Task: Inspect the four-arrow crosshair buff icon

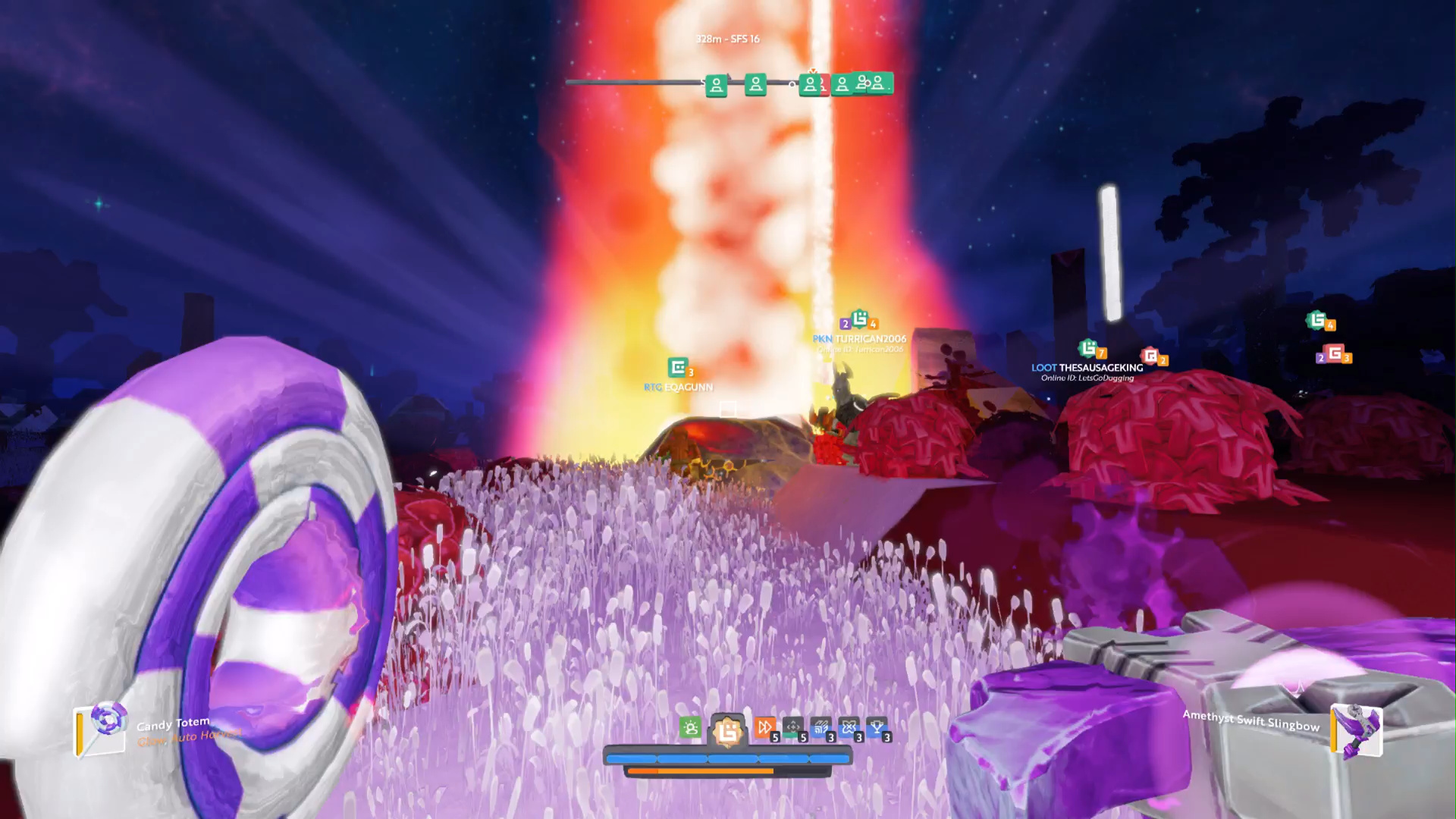Action: (792, 729)
